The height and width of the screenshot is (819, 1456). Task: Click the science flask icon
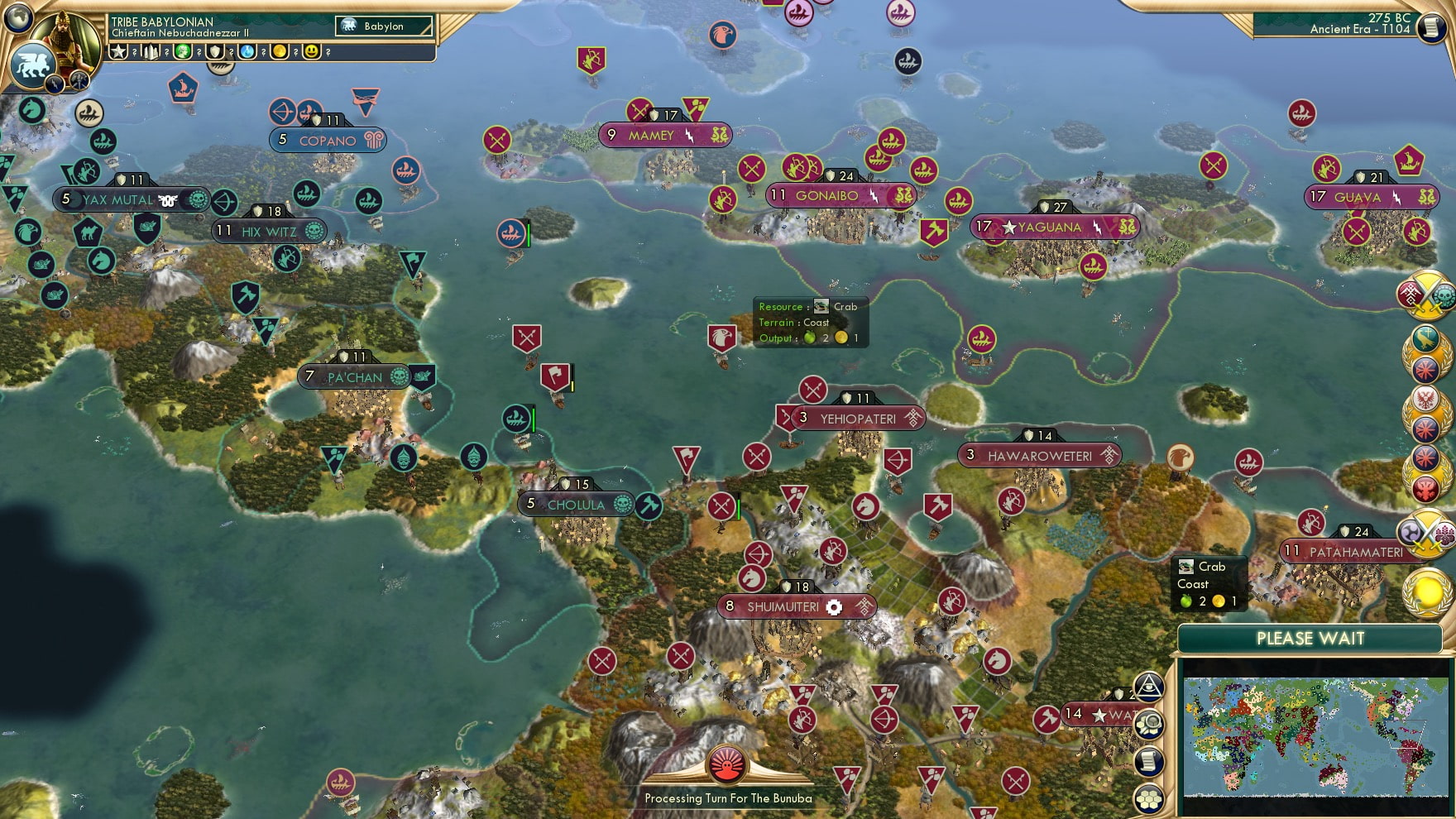[247, 52]
